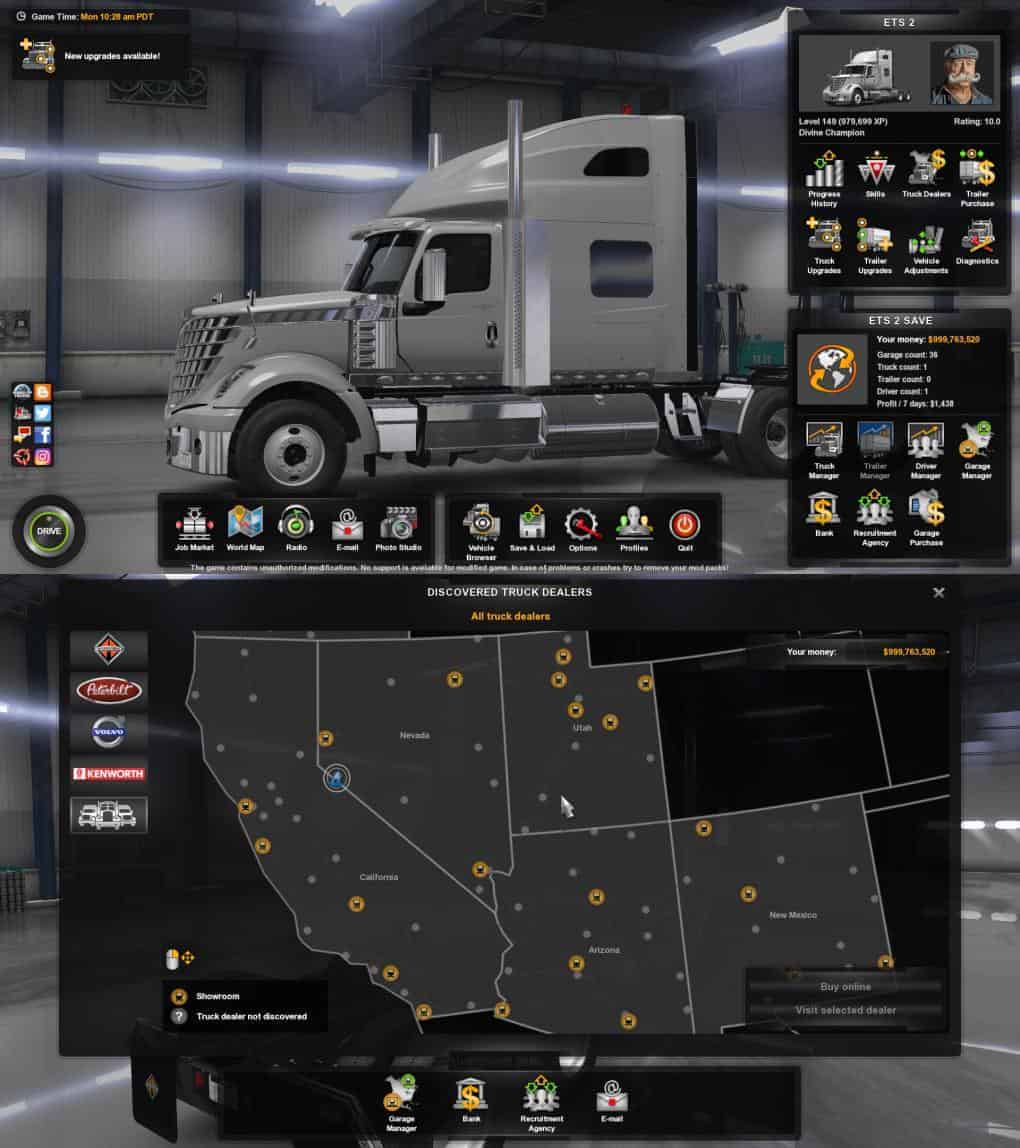Open the Save & Load menu

[531, 527]
